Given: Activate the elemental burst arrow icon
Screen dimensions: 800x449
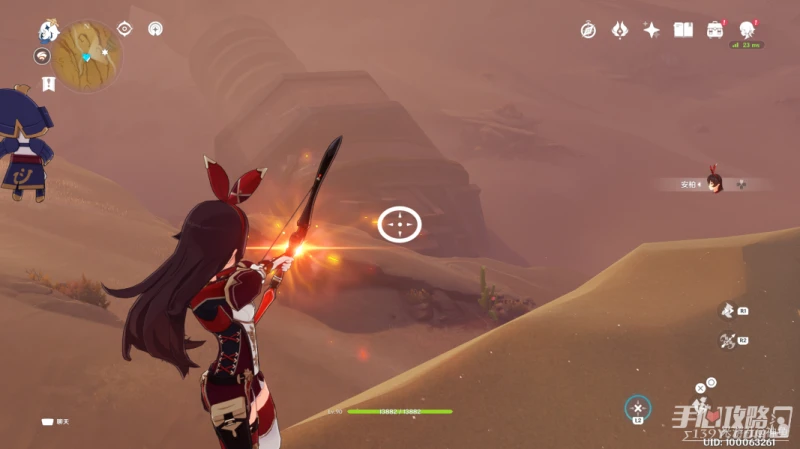Looking at the screenshot, I should pyautogui.click(x=728, y=341).
